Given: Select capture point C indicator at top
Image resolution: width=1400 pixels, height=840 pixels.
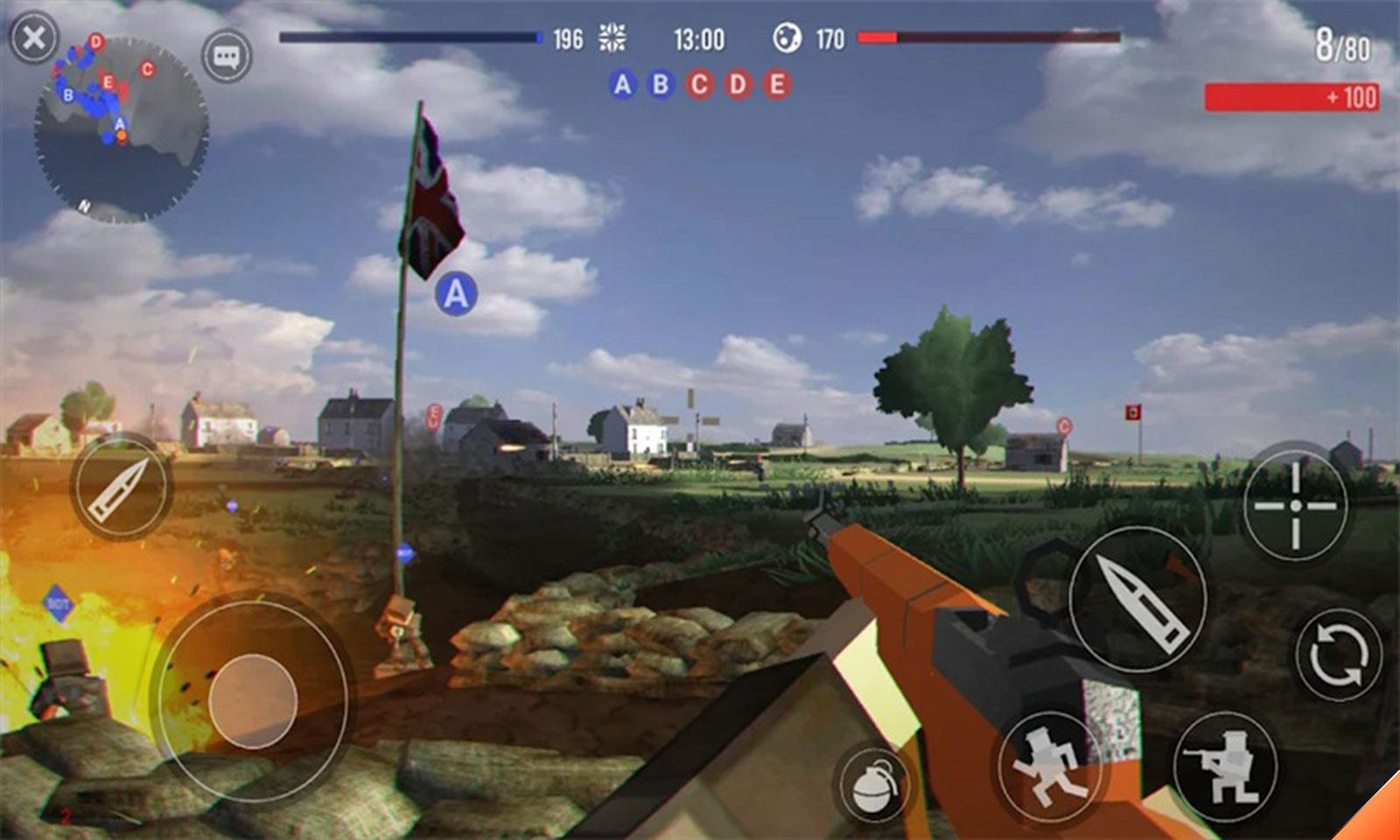Looking at the screenshot, I should [699, 84].
